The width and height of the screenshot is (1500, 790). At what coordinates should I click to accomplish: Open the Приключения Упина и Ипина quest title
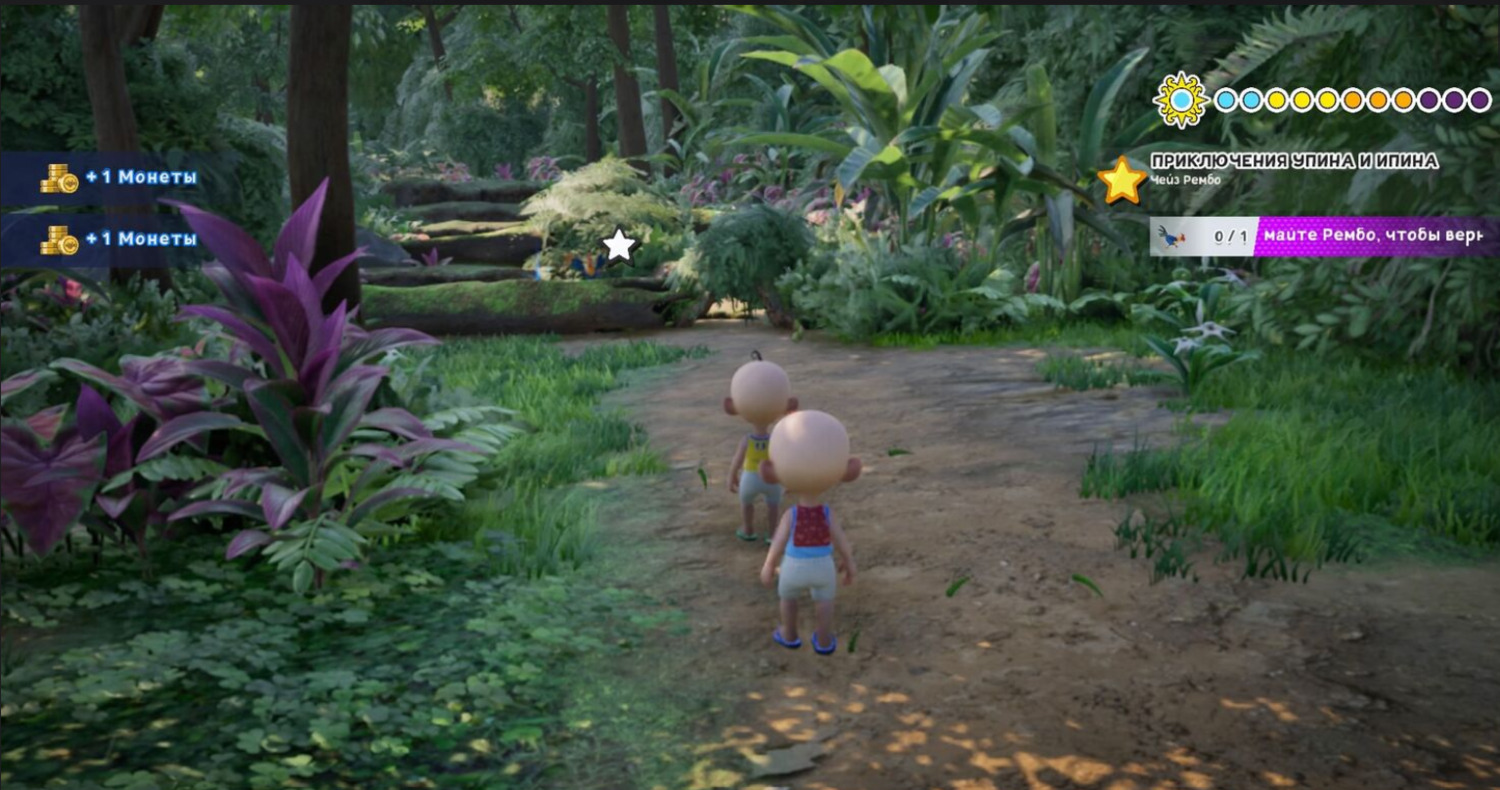coord(1294,161)
